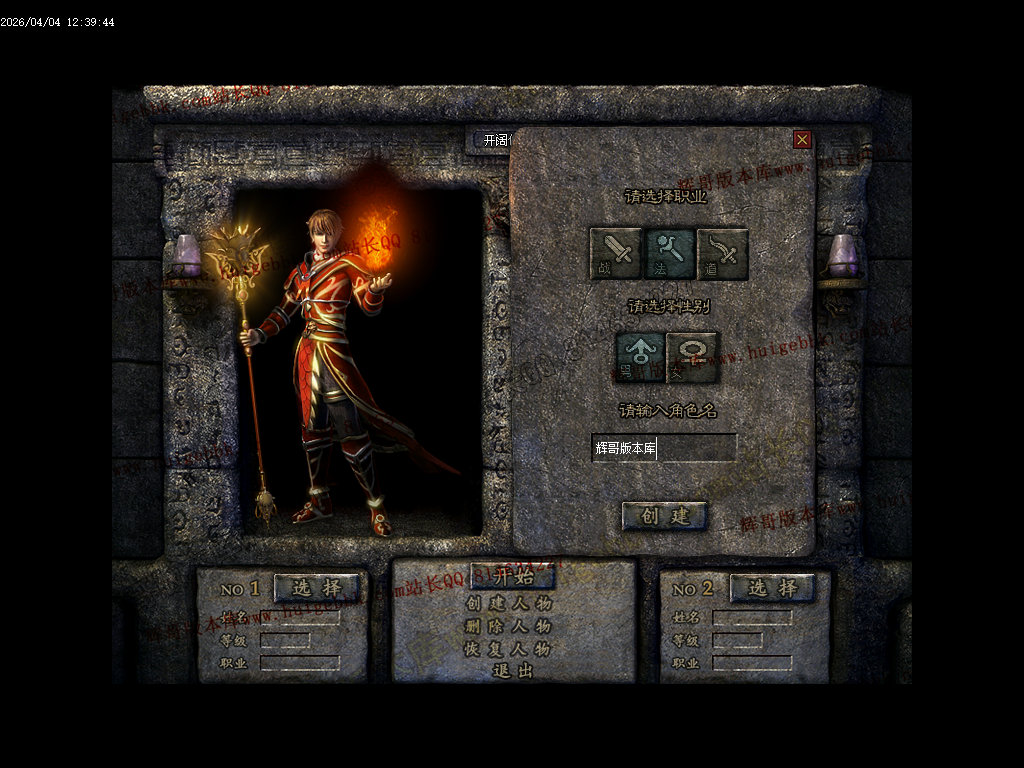The height and width of the screenshot is (768, 1024).
Task: Select character slot NO 2
Action: point(773,588)
